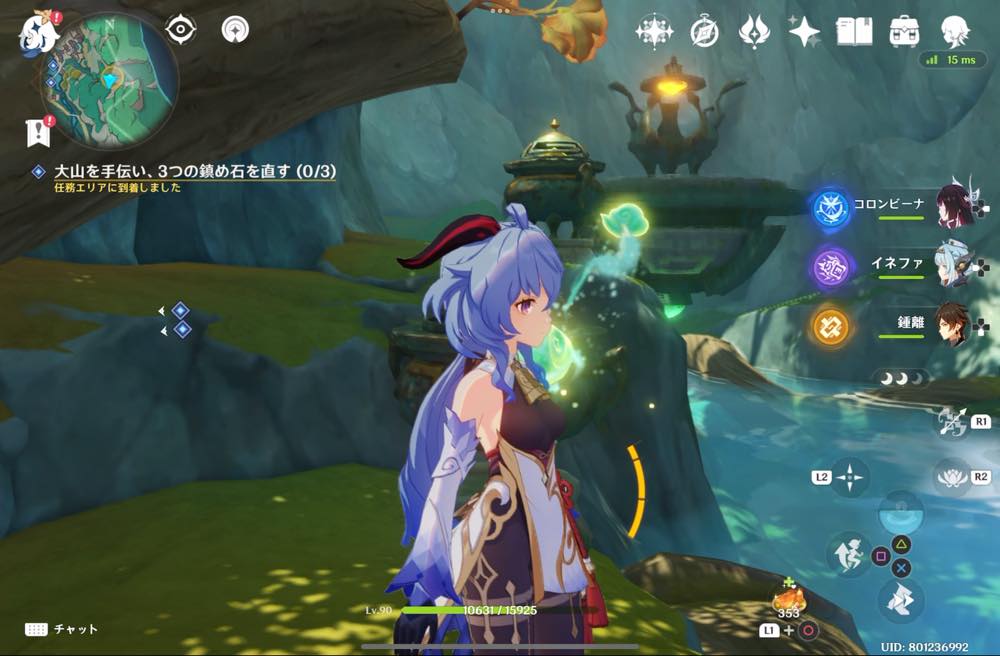Image resolution: width=1000 pixels, height=656 pixels.
Task: Open the winged battle pass icon
Action: (x=754, y=32)
